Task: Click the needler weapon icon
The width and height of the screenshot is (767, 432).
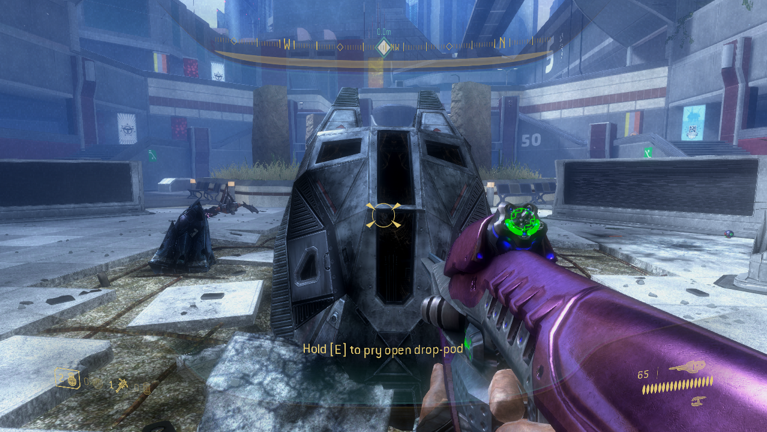Action: click(690, 367)
